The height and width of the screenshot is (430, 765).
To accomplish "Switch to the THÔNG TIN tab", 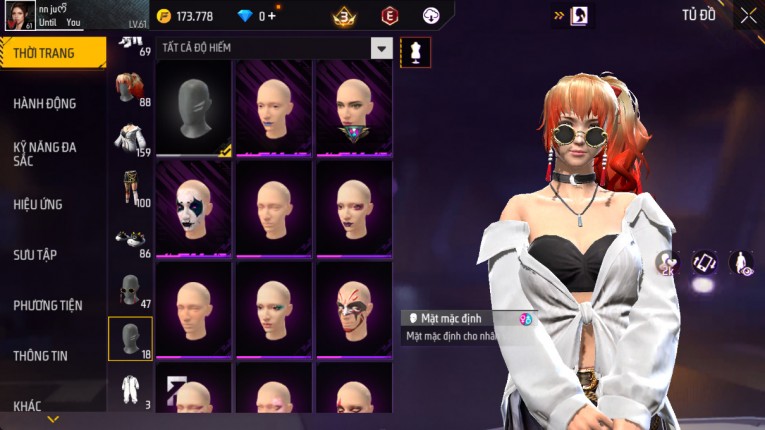I will [x=41, y=355].
